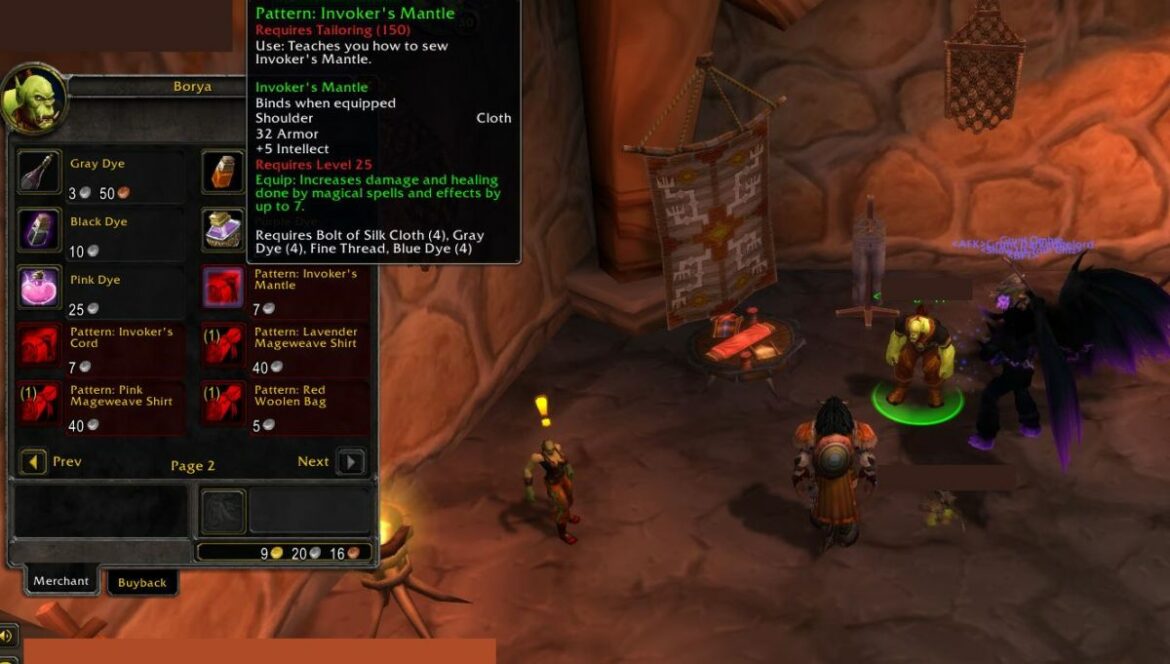Buy Pattern: Invoker's Mantle
This screenshot has width=1170, height=664.
click(x=222, y=288)
